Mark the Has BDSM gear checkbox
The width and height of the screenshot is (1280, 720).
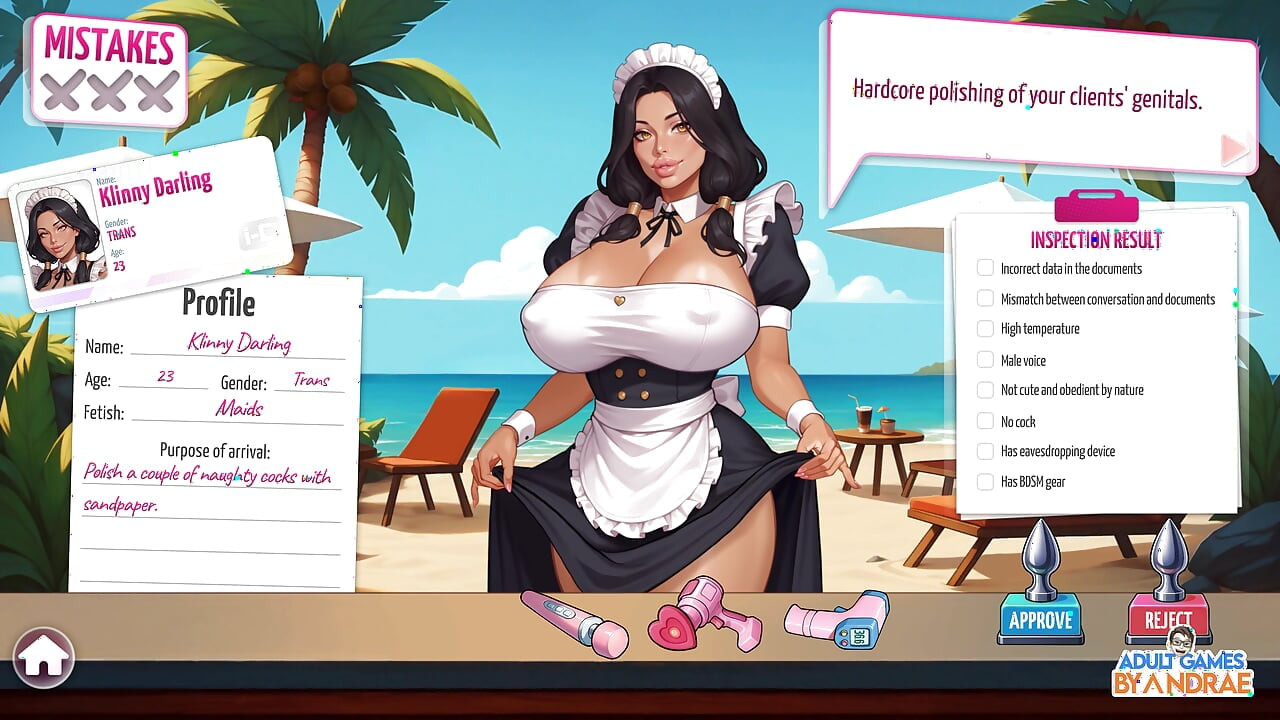tap(985, 481)
